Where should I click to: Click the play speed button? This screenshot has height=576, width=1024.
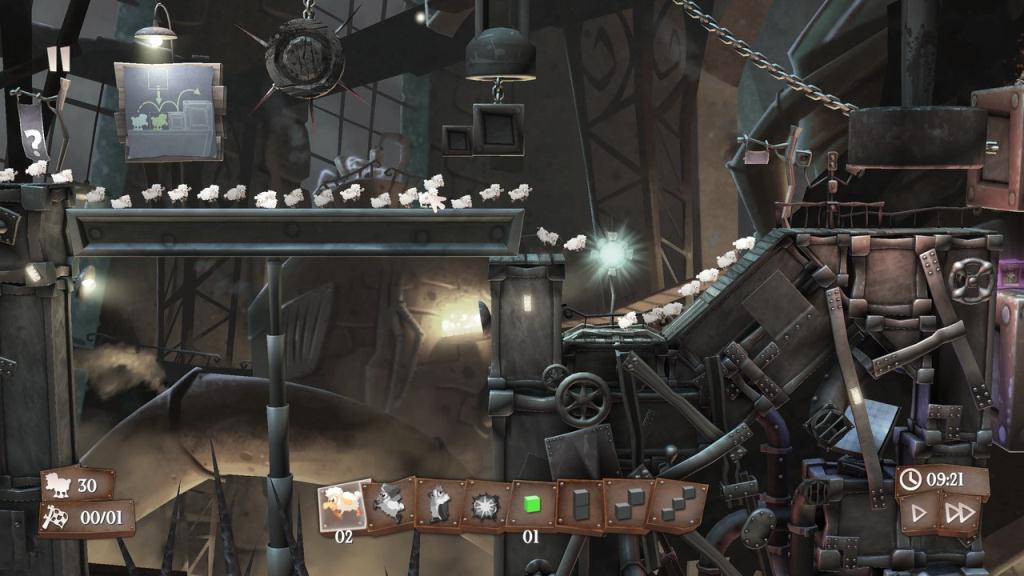click(917, 515)
